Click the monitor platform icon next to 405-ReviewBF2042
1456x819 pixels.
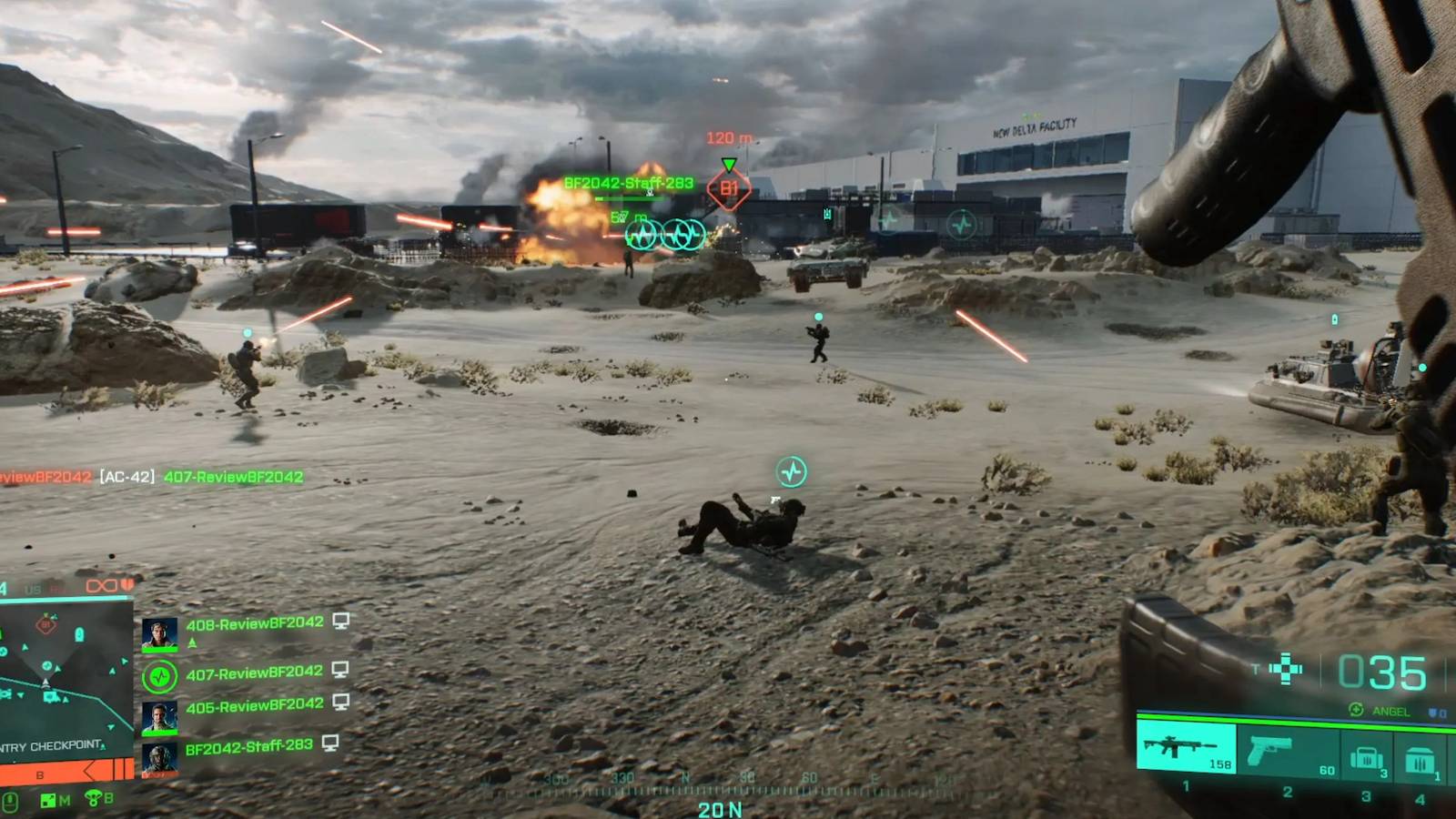tap(339, 703)
